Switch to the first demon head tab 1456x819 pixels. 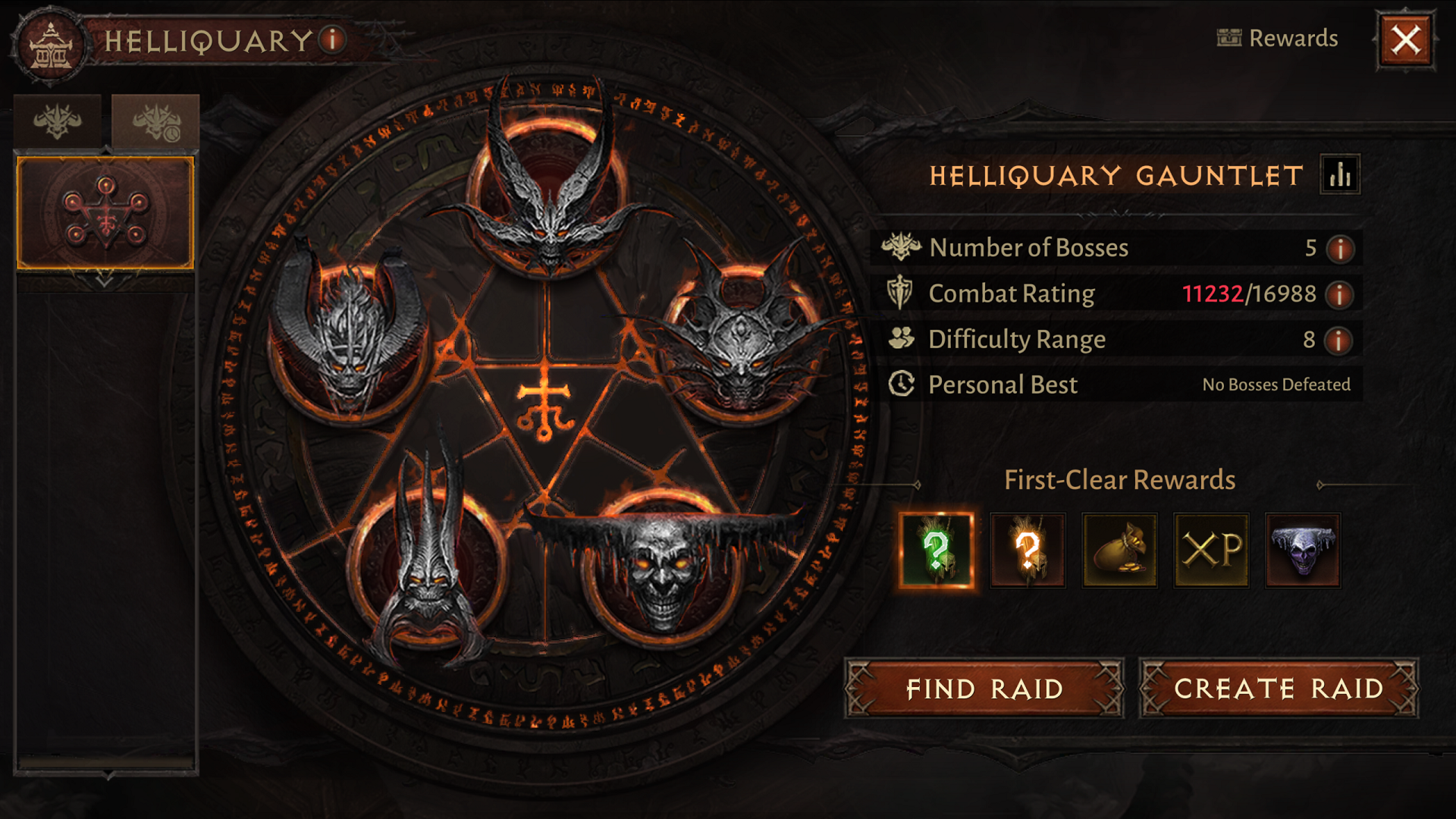[x=58, y=121]
